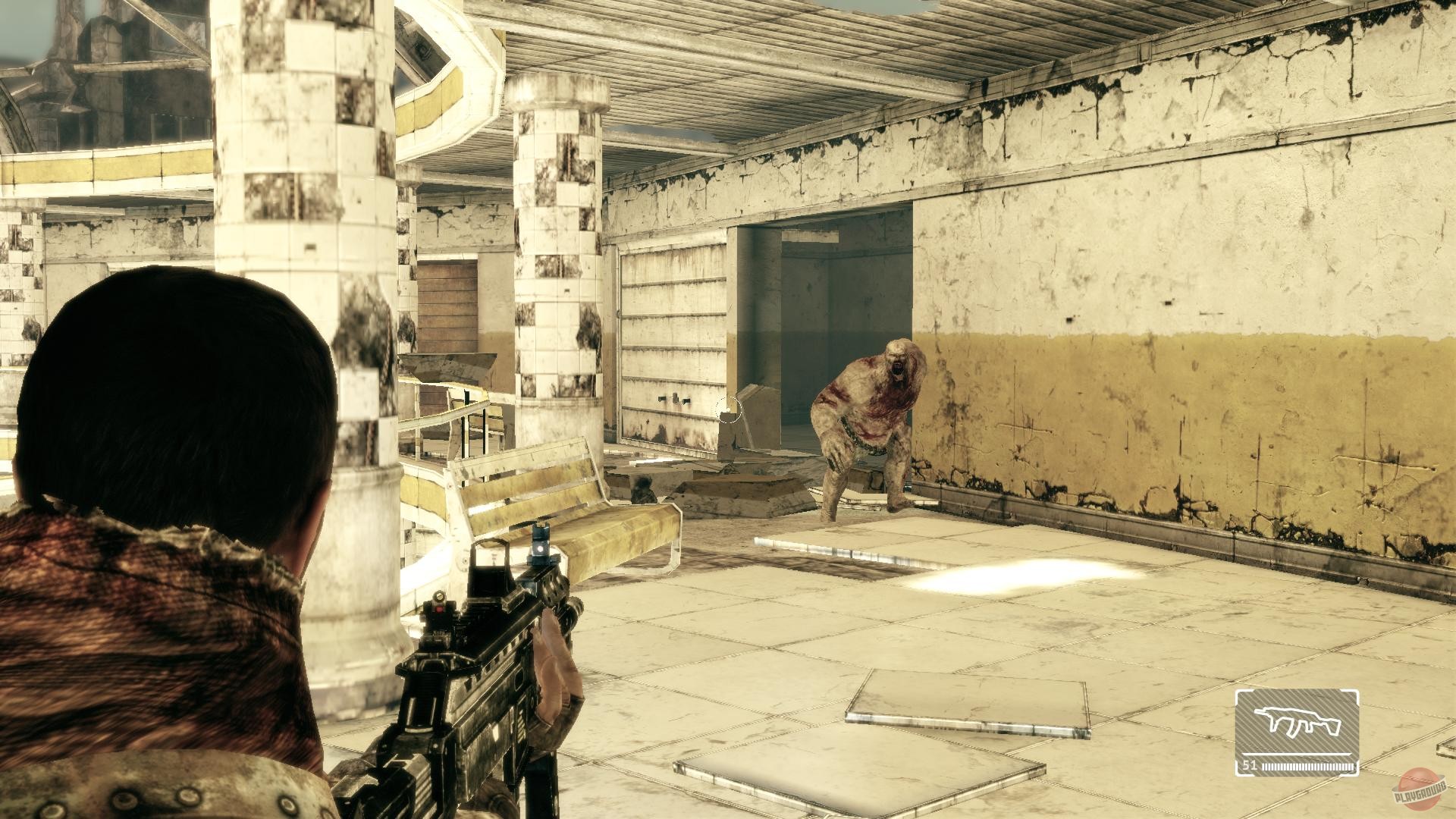Click the crosshair reticle in the center
Viewport: 1456px width, 819px height.
pos(730,410)
